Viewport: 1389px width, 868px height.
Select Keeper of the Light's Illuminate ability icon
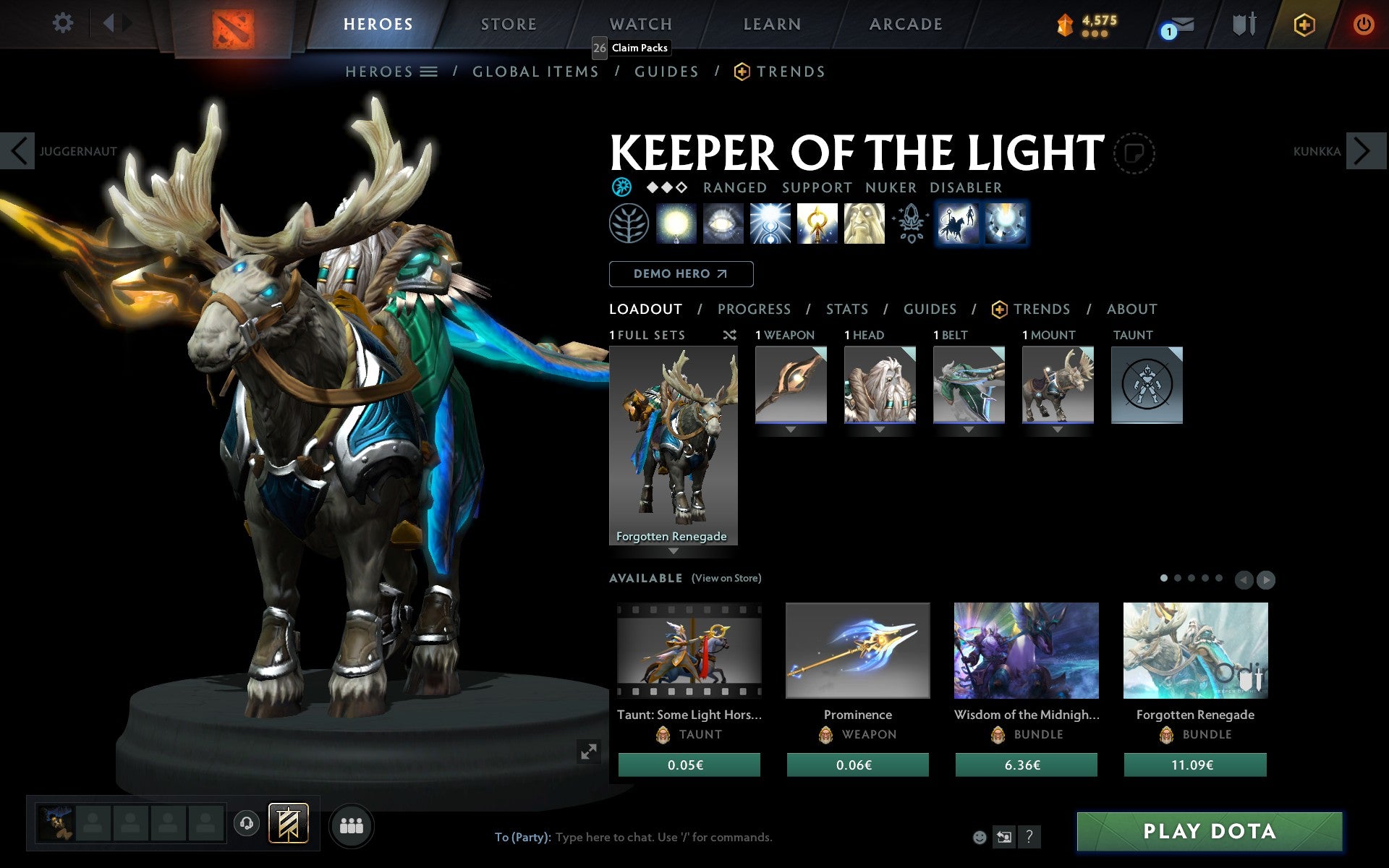click(x=676, y=224)
